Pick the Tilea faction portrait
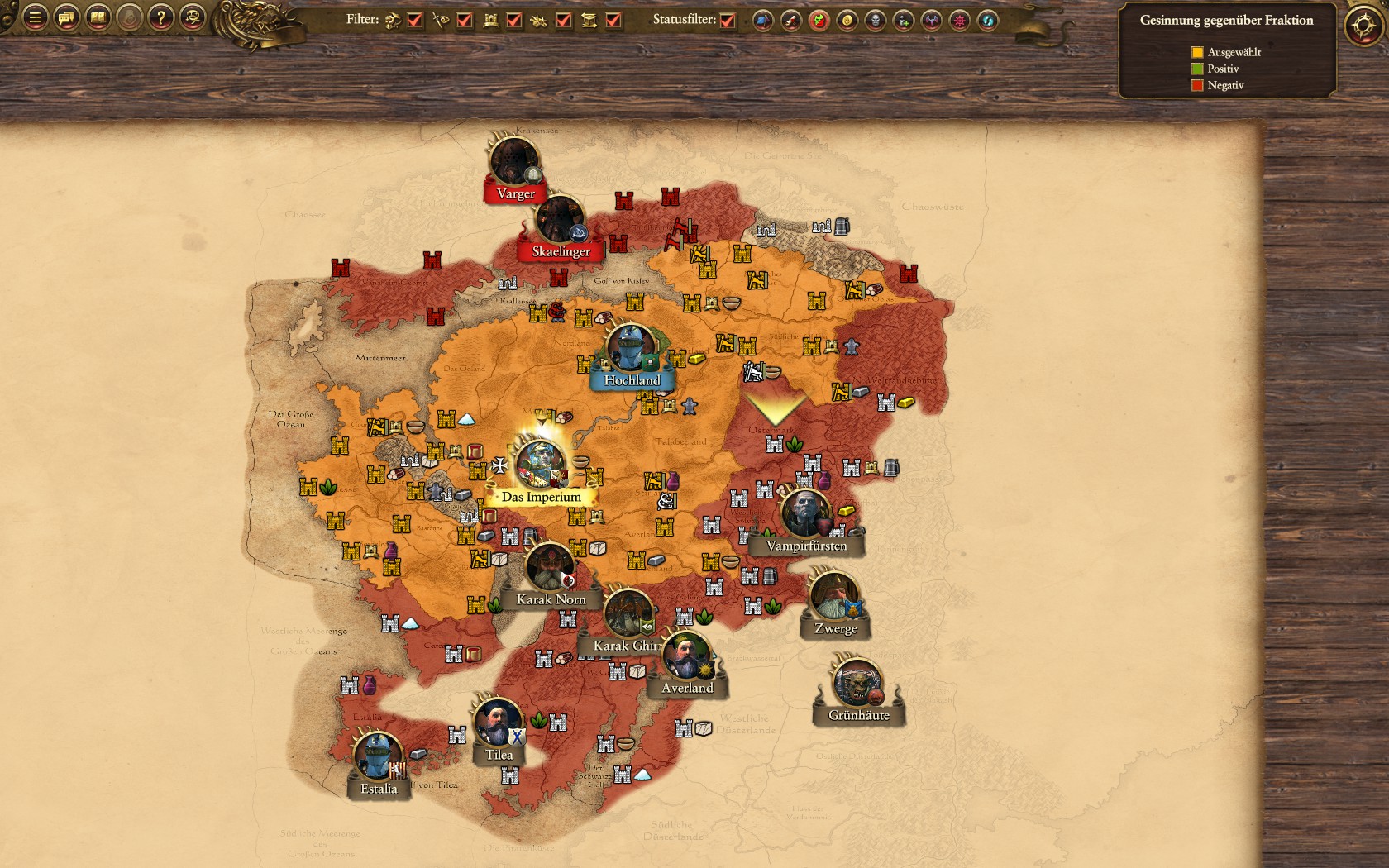The image size is (1389, 868). click(498, 723)
